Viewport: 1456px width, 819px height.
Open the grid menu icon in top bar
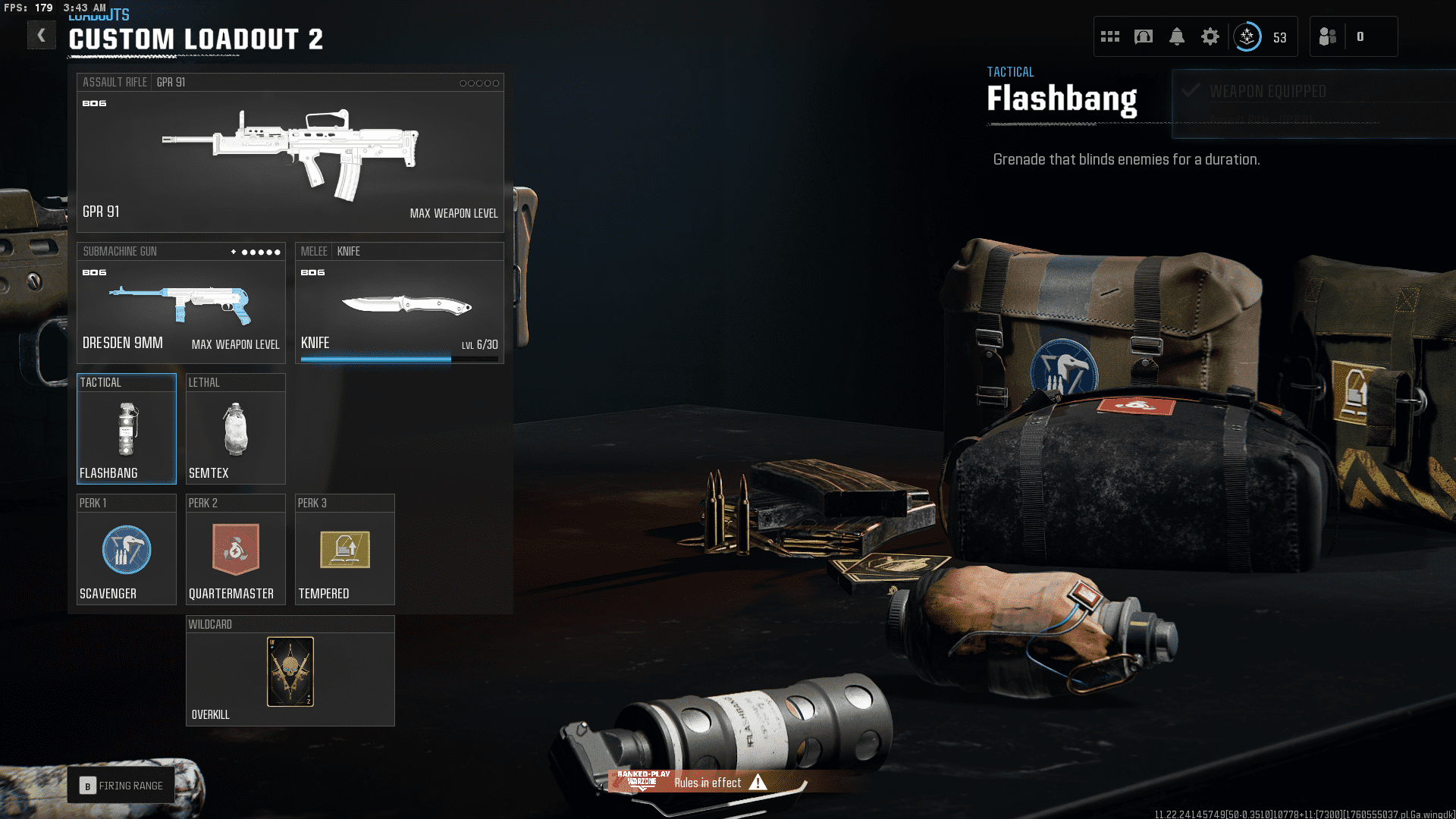coord(1109,36)
